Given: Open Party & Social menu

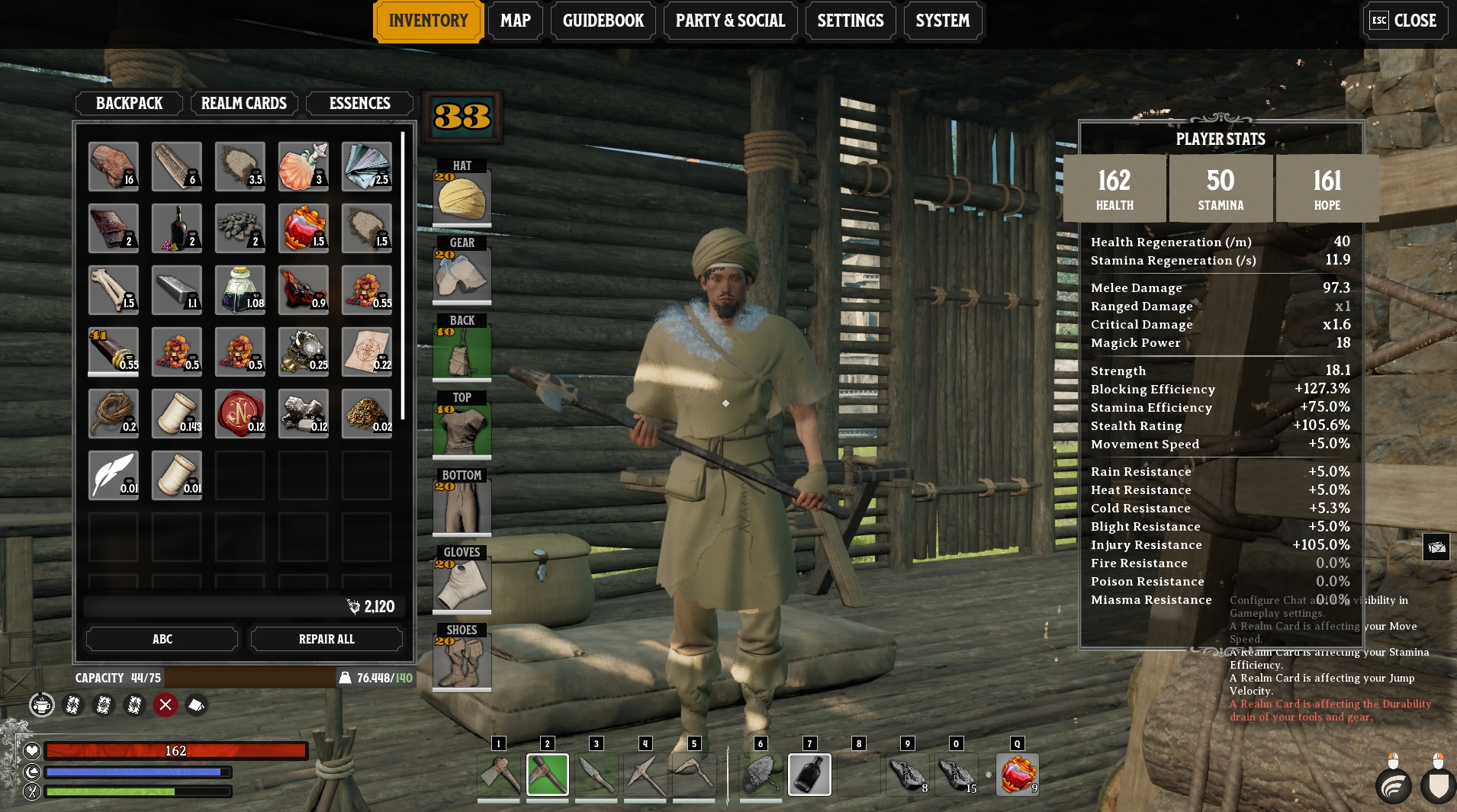Looking at the screenshot, I should (x=730, y=21).
